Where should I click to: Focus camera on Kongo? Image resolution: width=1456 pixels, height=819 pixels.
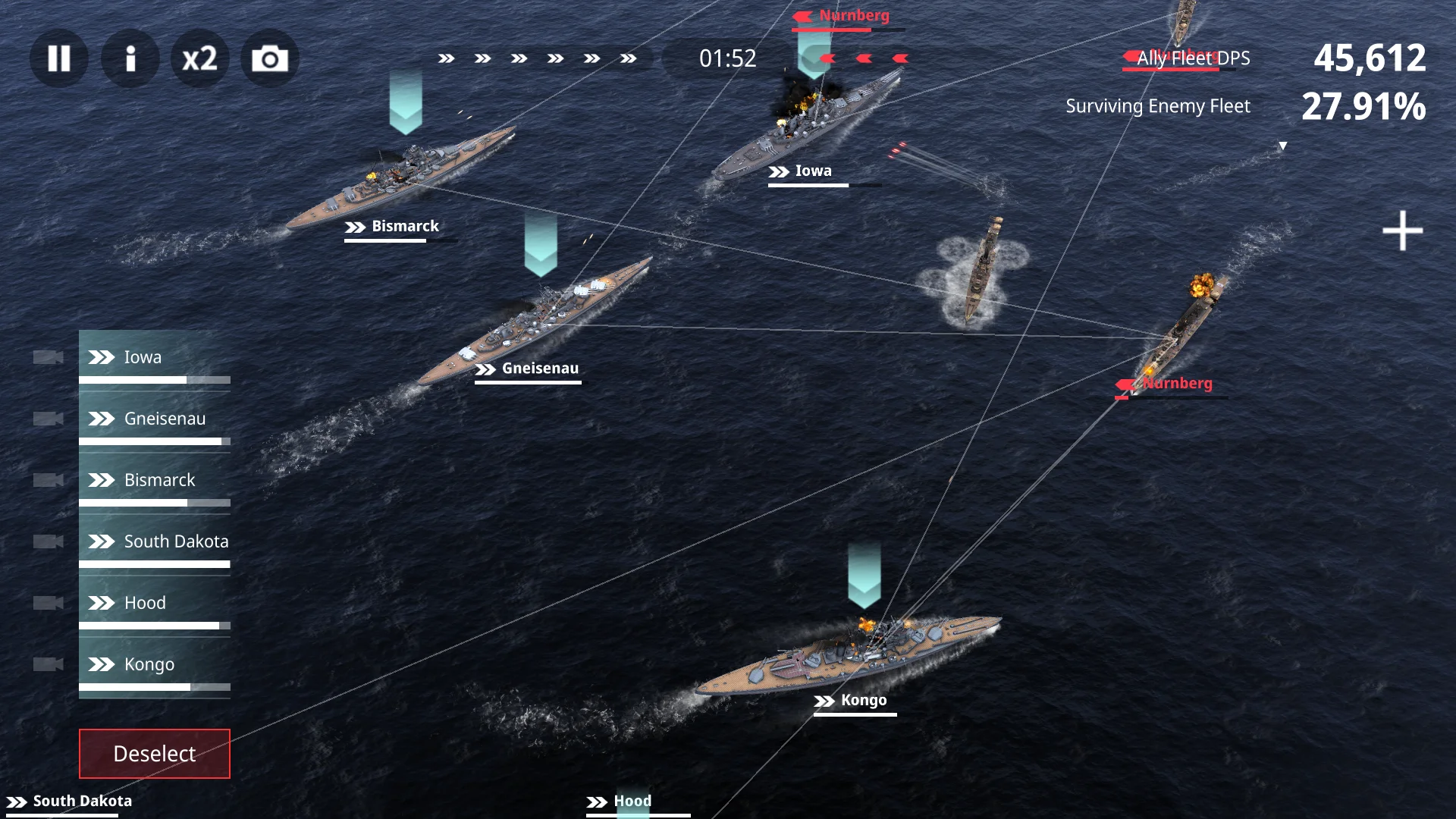click(x=48, y=664)
